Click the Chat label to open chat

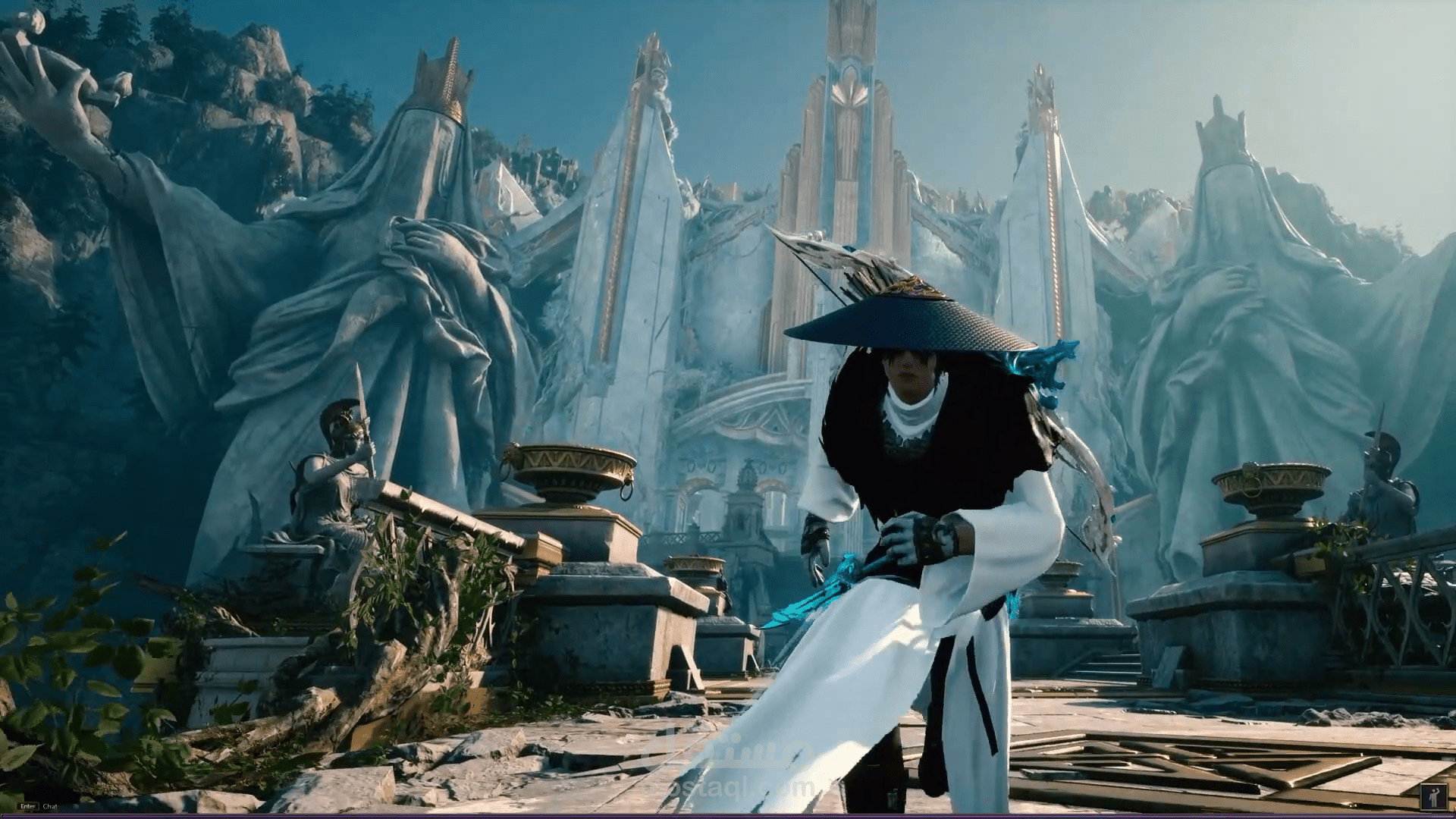(x=50, y=806)
